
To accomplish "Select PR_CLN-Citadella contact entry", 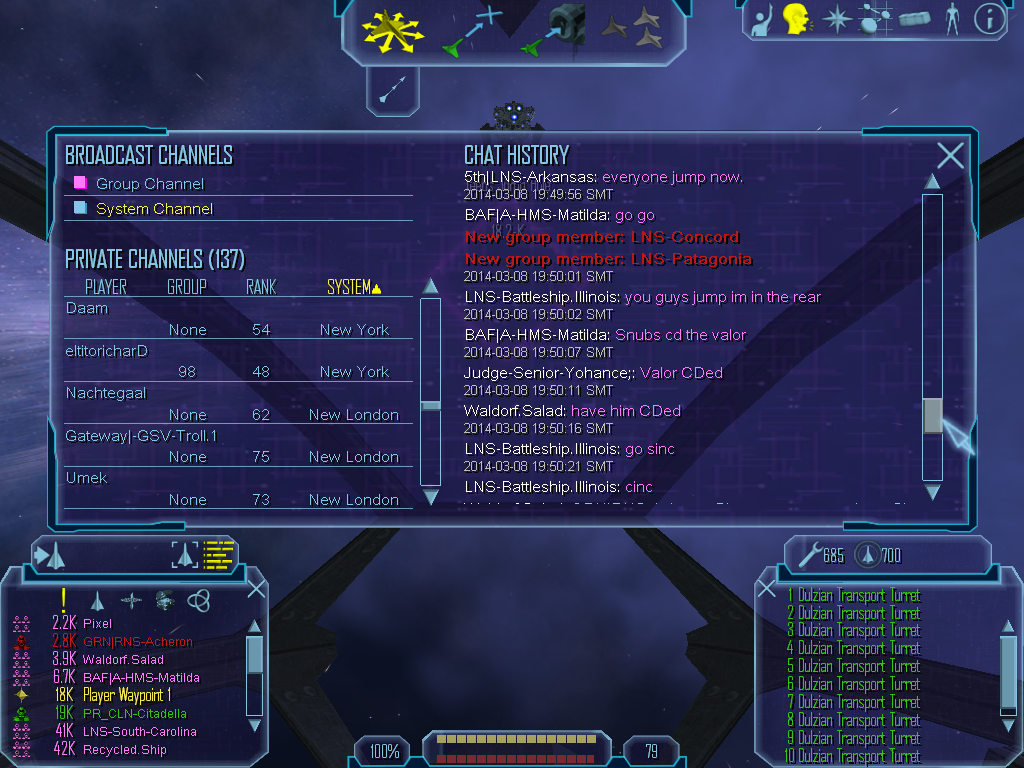I will (x=134, y=714).
